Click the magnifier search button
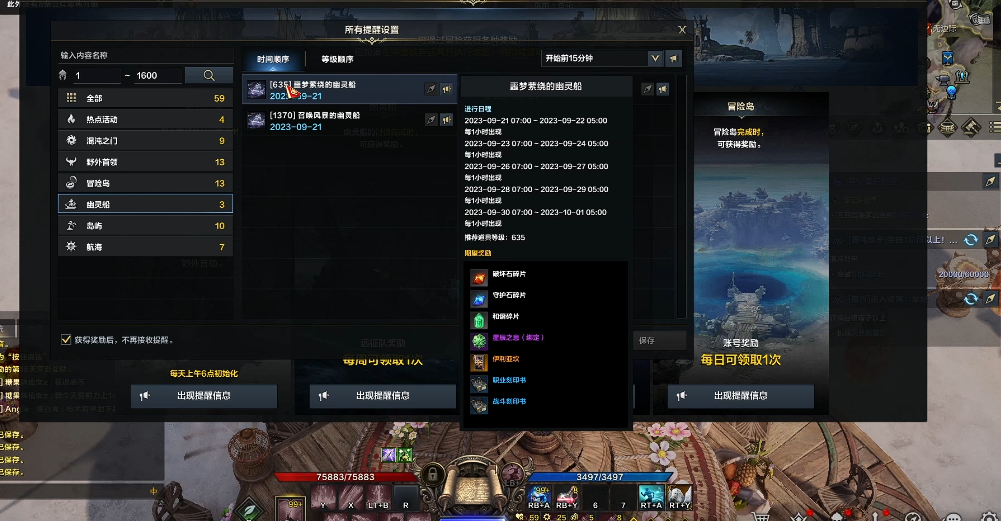Viewport: 1001px width, 521px height. pos(210,75)
